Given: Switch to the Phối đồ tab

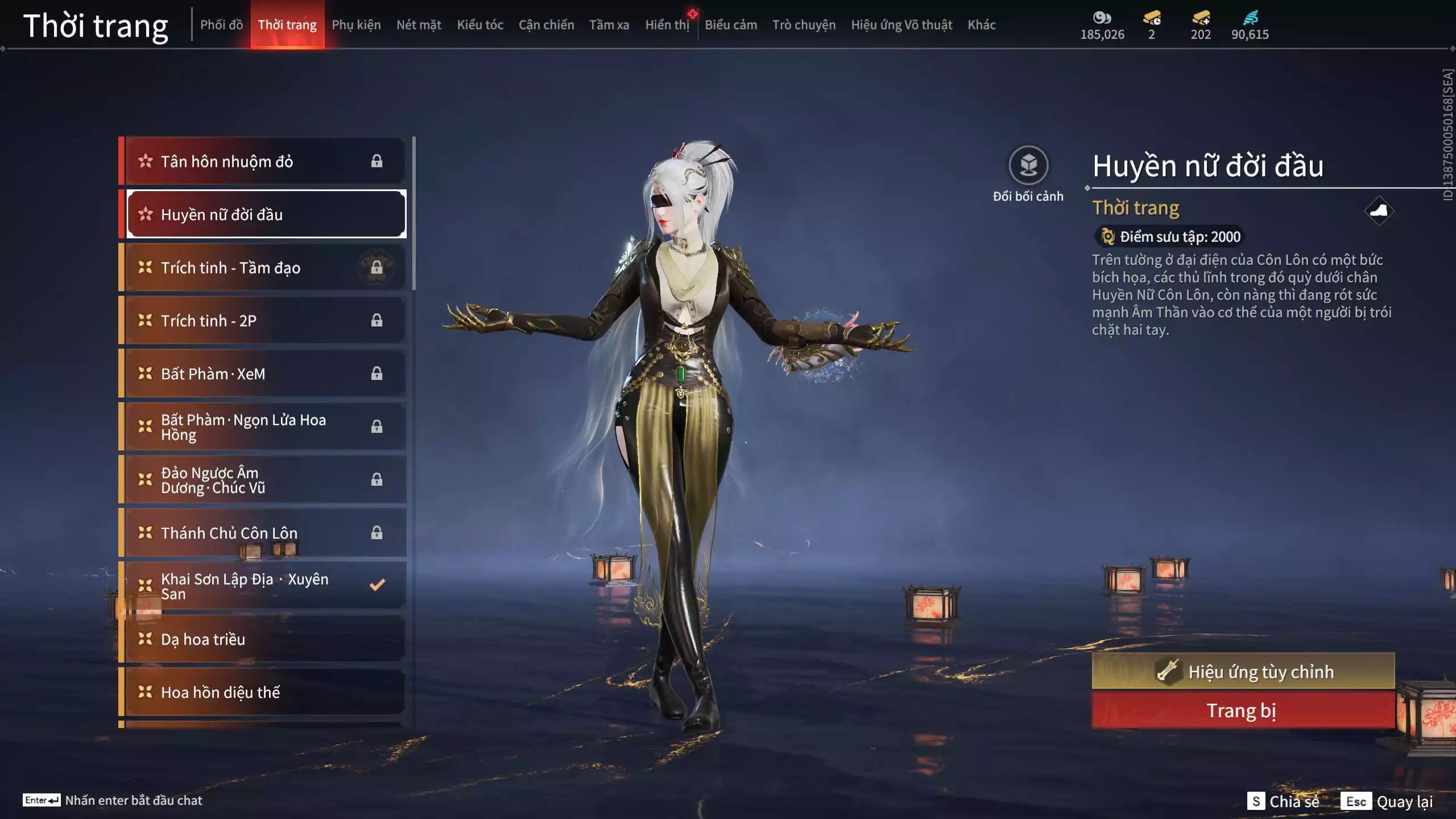Looking at the screenshot, I should (221, 25).
